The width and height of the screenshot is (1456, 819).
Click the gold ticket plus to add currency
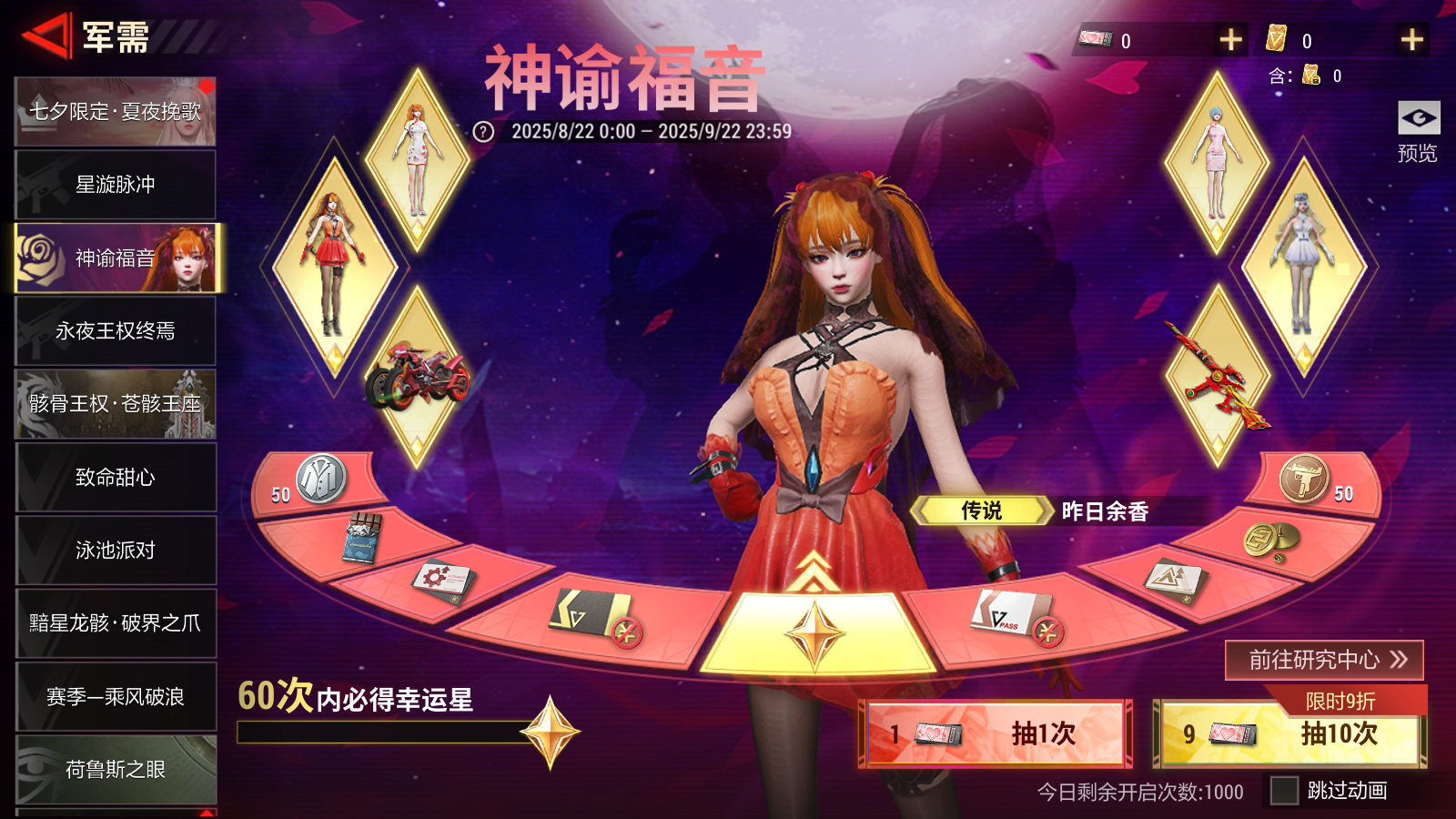(1411, 38)
